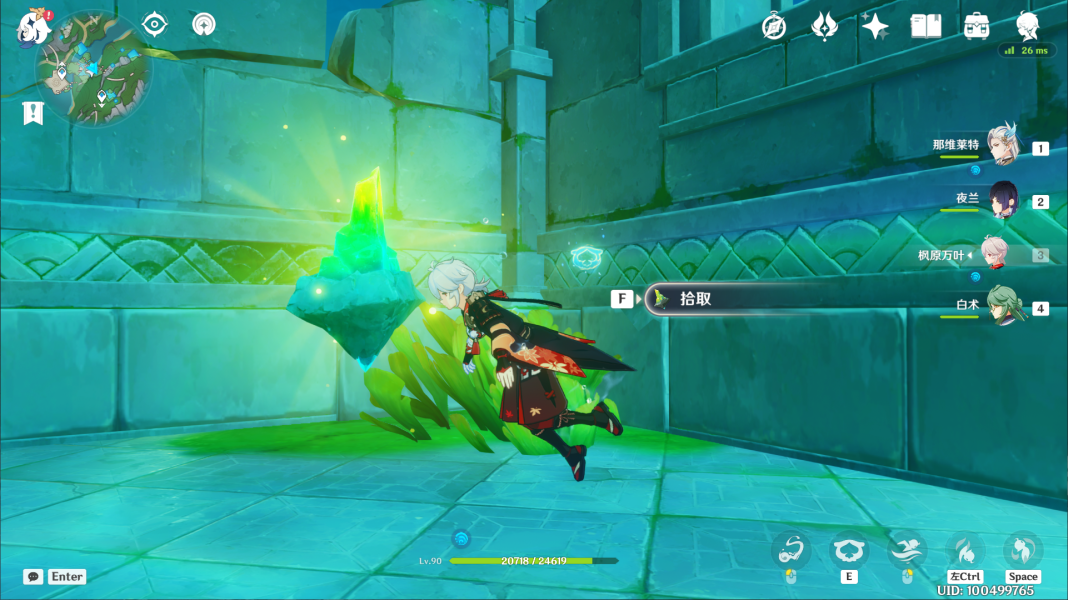Open the chat box speech bubble
Viewport: 1068px width, 600px height.
click(x=33, y=577)
